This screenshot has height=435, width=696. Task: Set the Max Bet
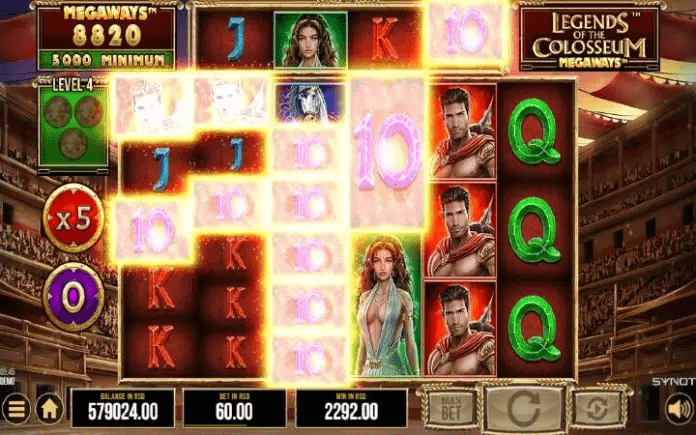[x=448, y=408]
